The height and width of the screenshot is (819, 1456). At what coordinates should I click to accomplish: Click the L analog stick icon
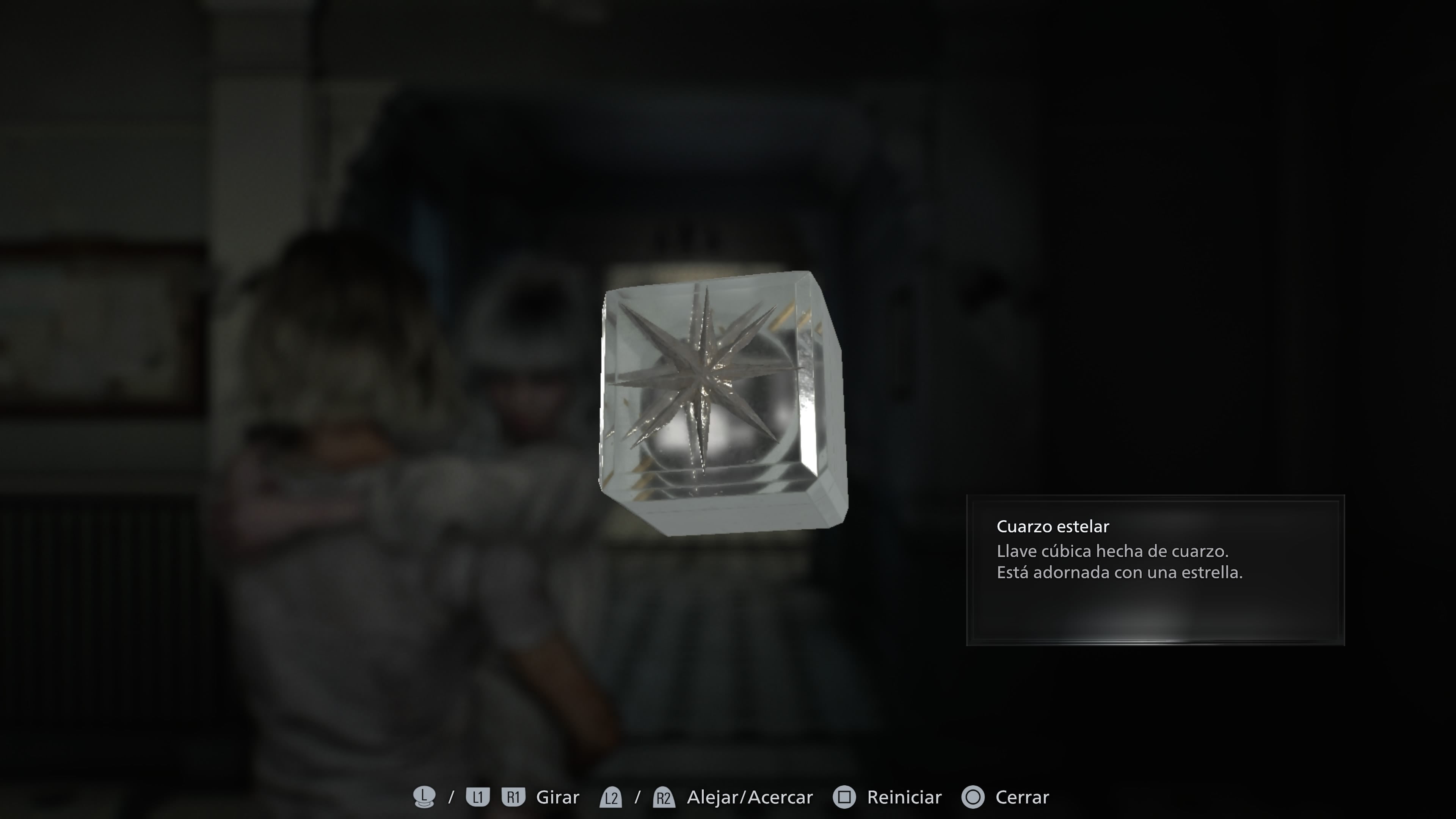[425, 797]
